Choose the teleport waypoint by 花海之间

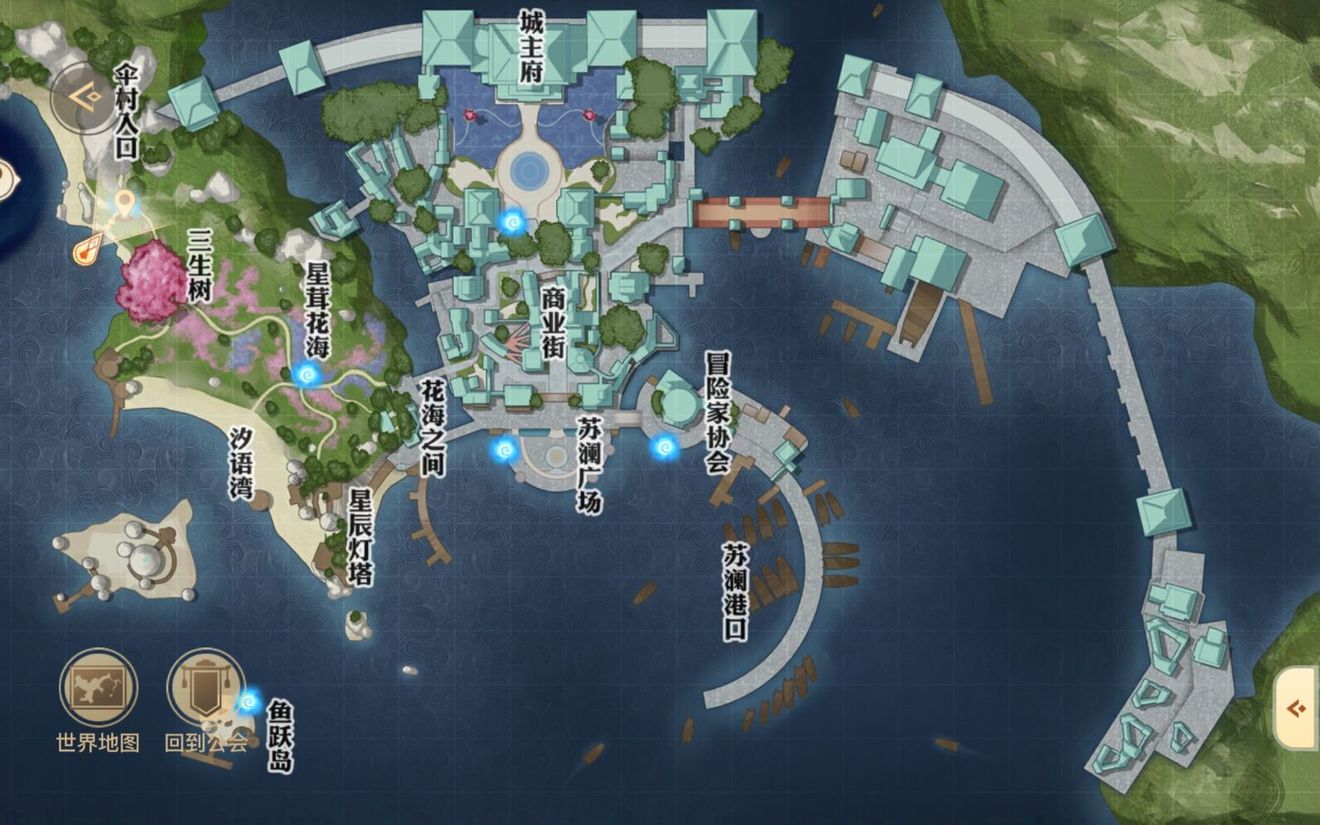point(504,450)
